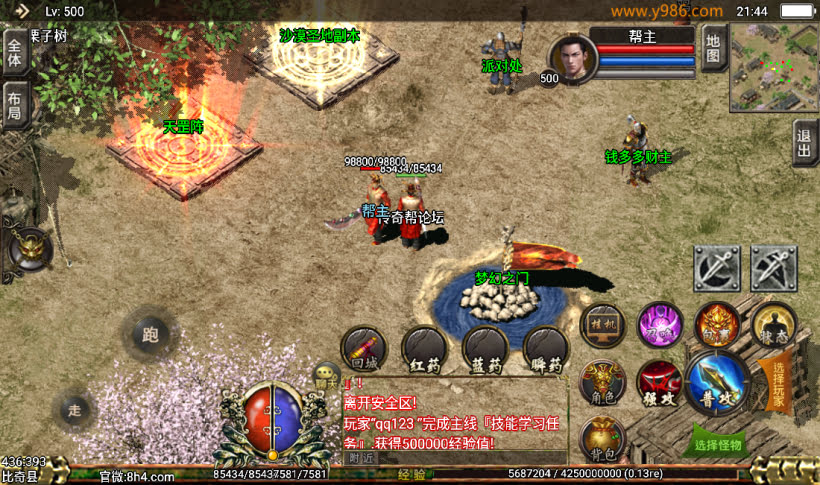Open the 布局 layout tab

coord(14,104)
